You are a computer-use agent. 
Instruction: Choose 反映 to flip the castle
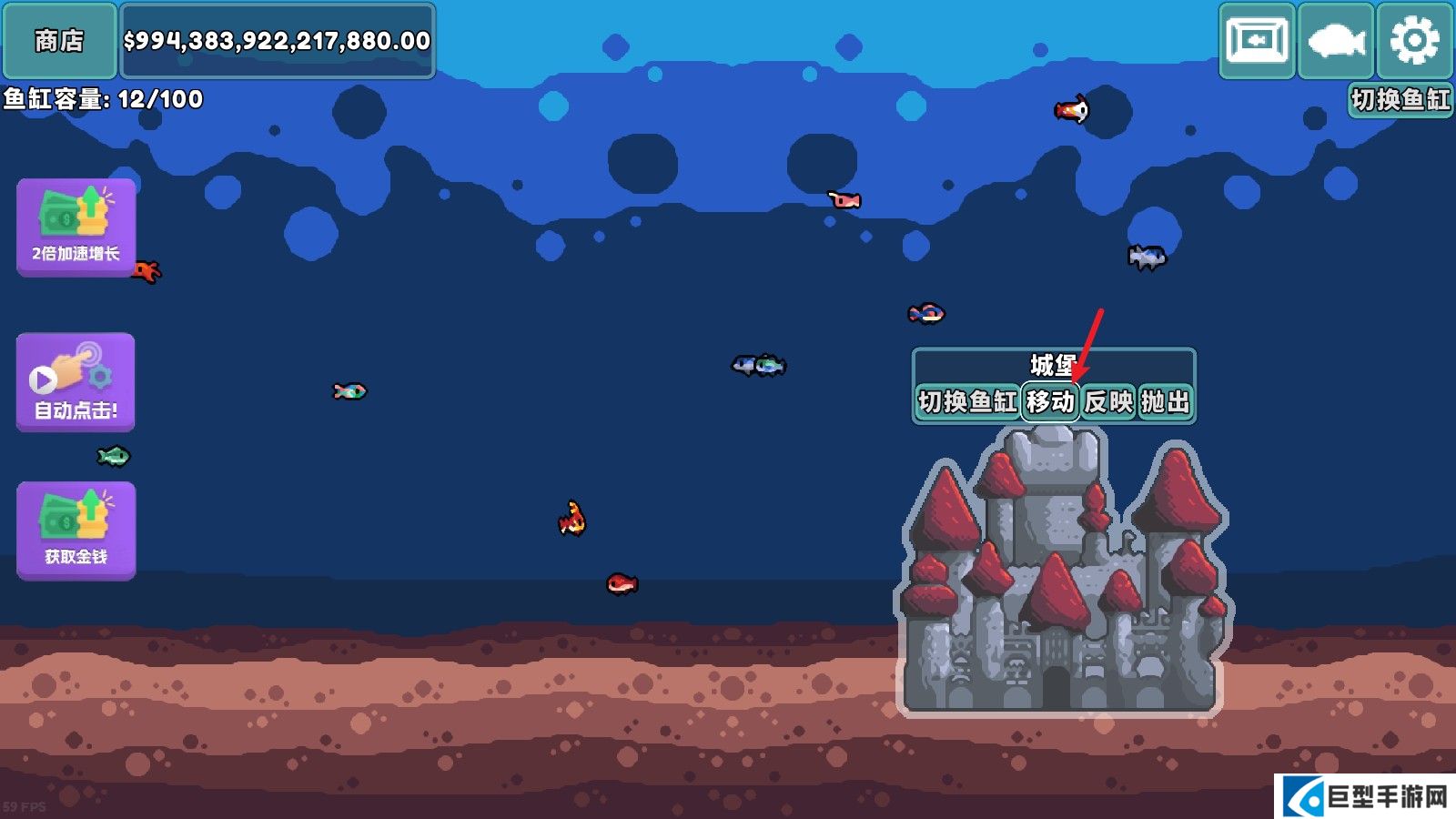point(1108,401)
